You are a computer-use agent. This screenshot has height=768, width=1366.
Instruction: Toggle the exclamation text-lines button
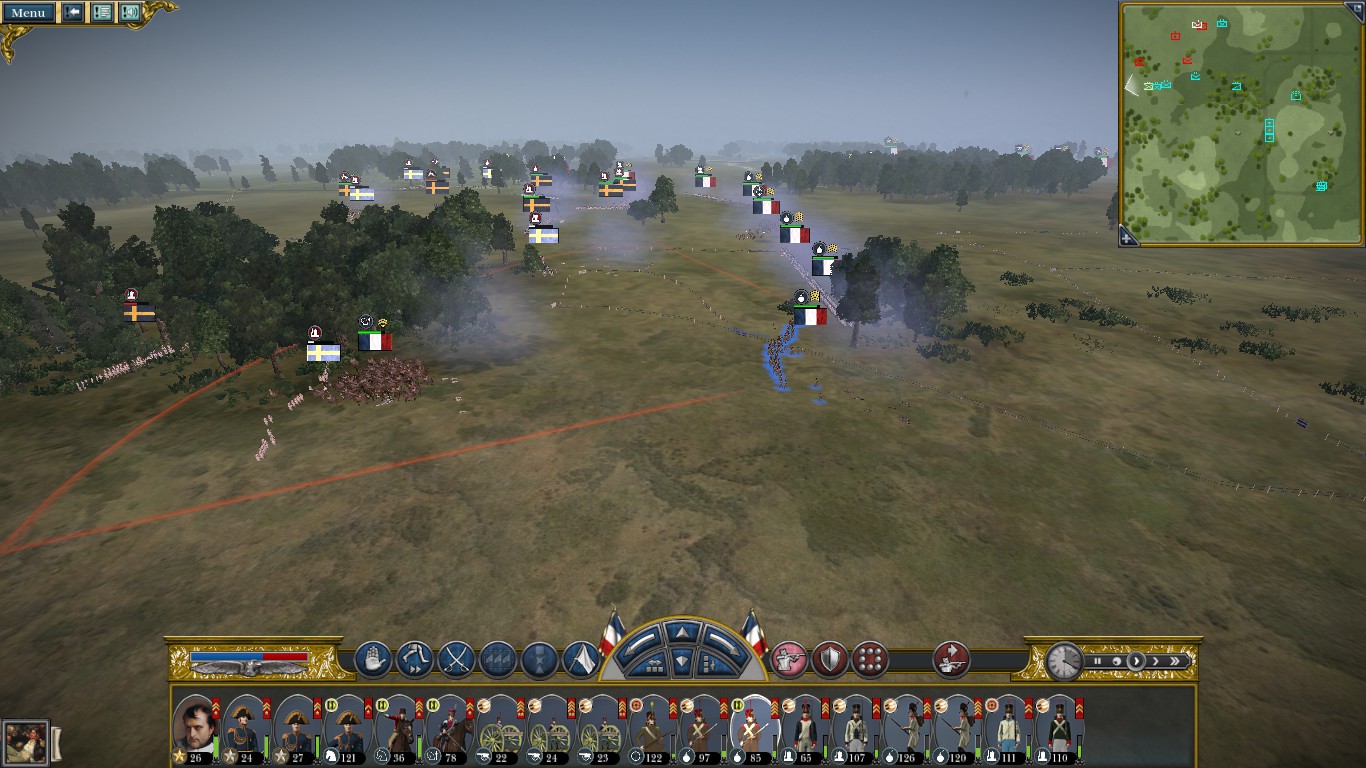click(101, 13)
